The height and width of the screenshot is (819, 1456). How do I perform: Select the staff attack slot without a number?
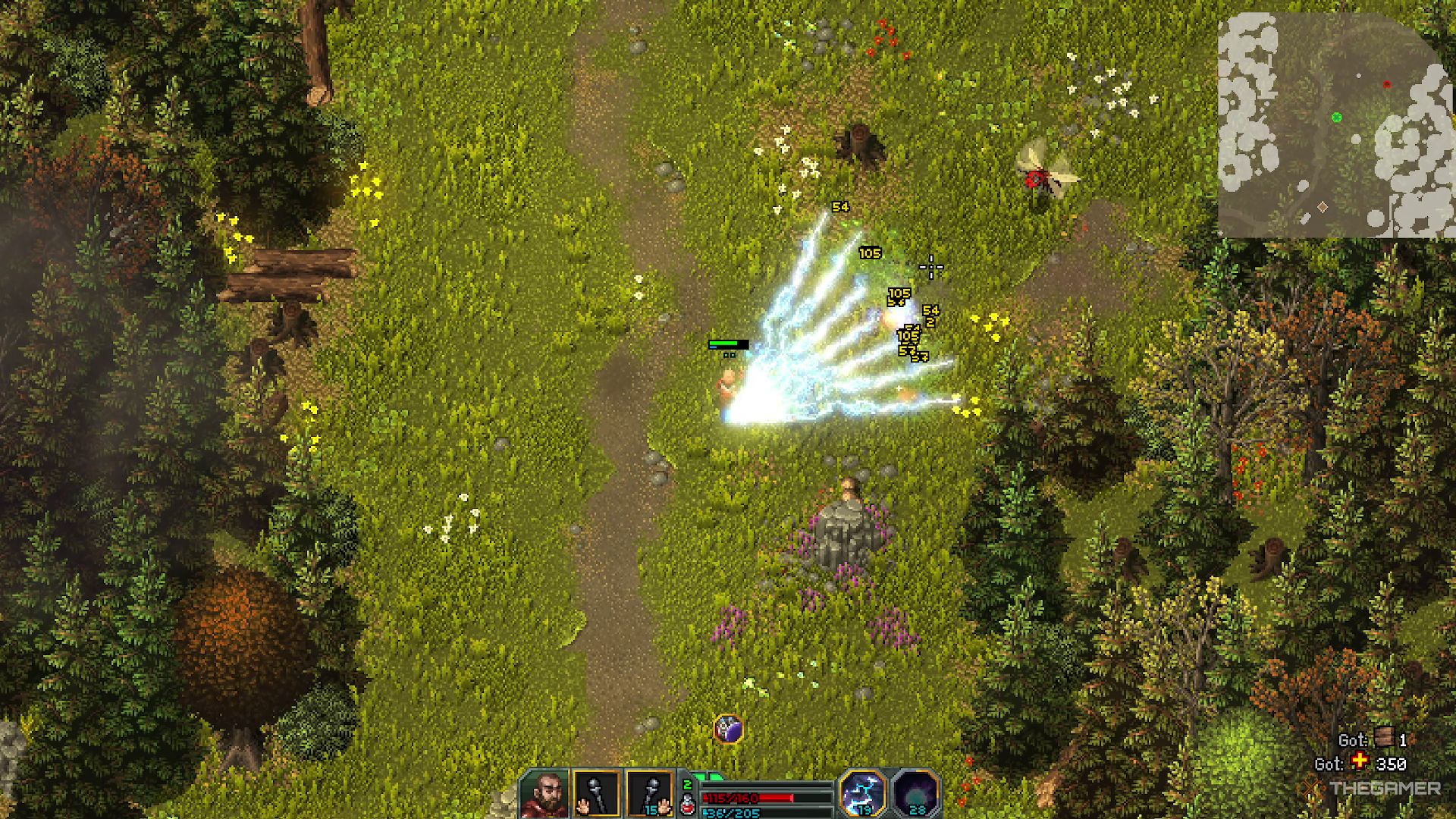(596, 794)
